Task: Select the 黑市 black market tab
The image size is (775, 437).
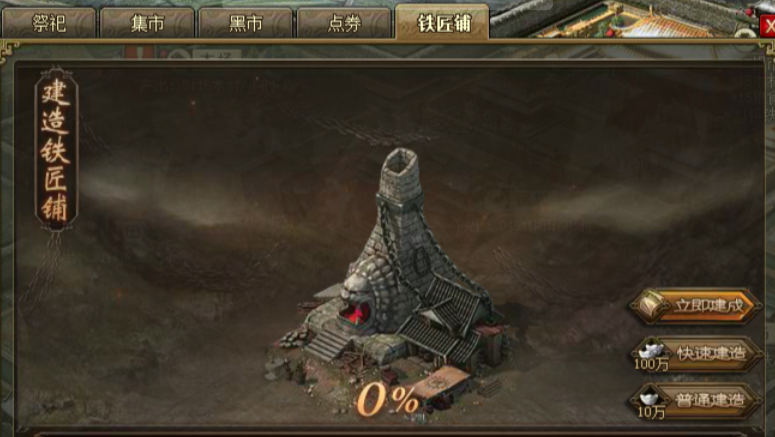Action: point(245,23)
